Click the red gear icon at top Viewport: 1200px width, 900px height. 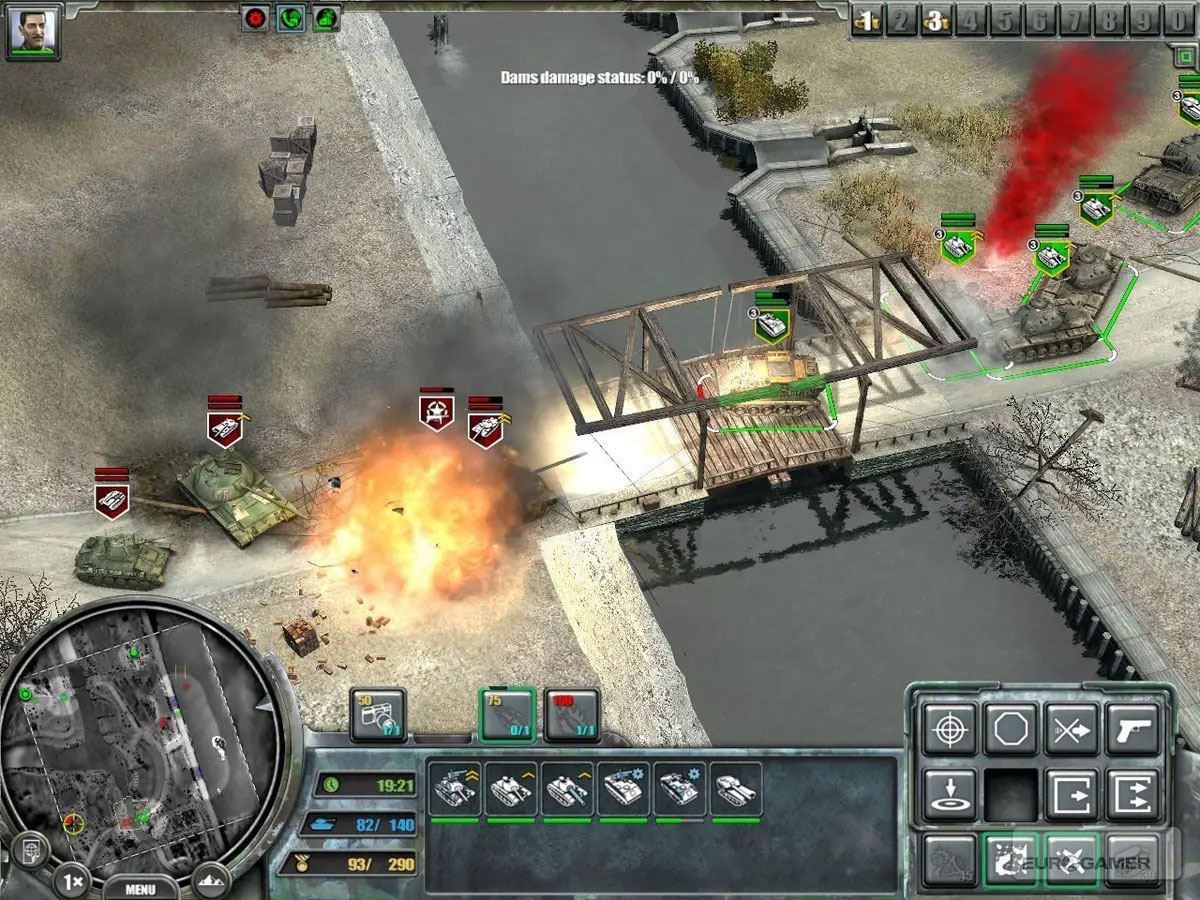pos(256,18)
